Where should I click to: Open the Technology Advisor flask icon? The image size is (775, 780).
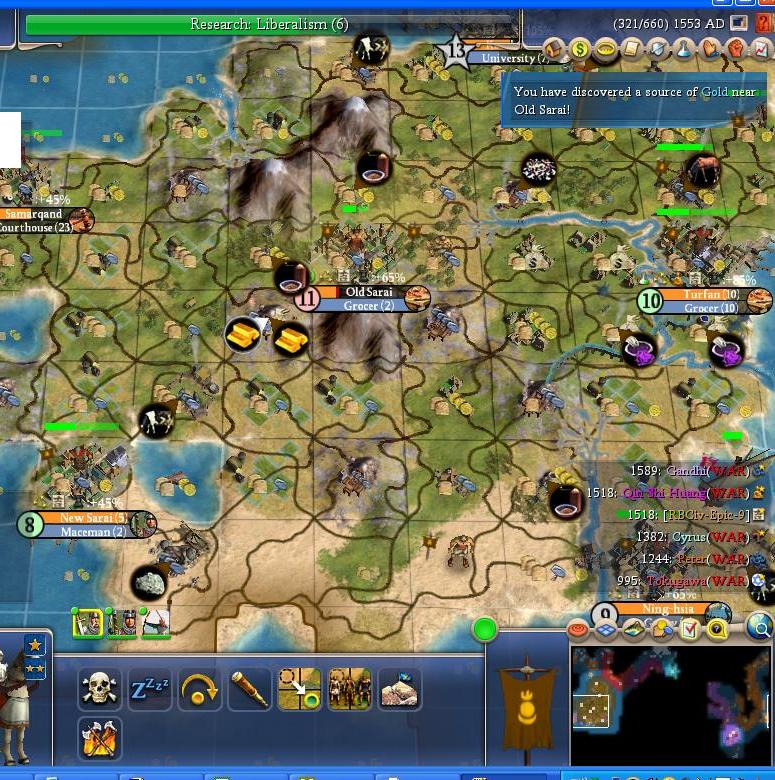coord(684,49)
